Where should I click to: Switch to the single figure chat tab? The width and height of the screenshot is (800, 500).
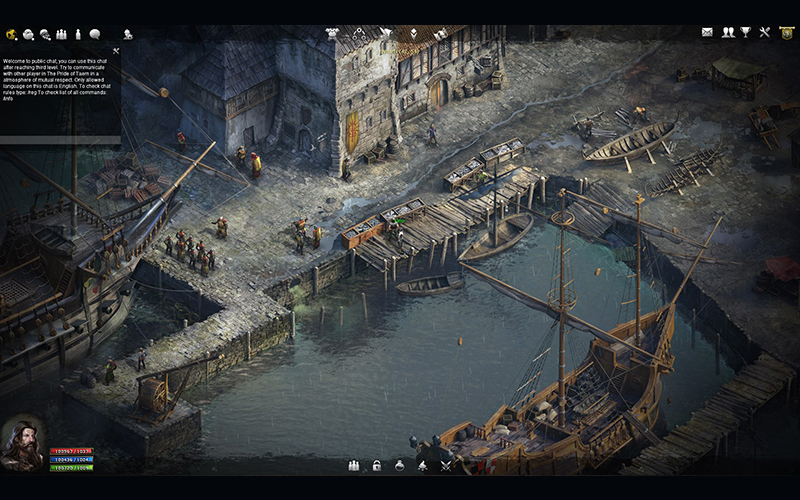[x=77, y=34]
